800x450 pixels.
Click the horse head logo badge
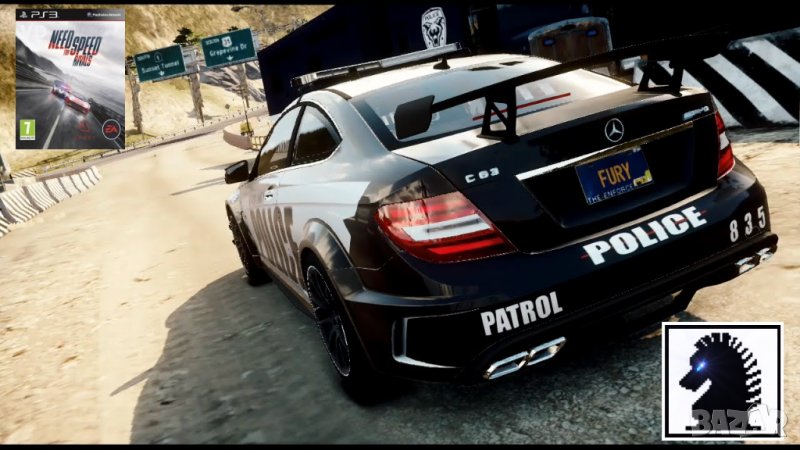point(721,381)
